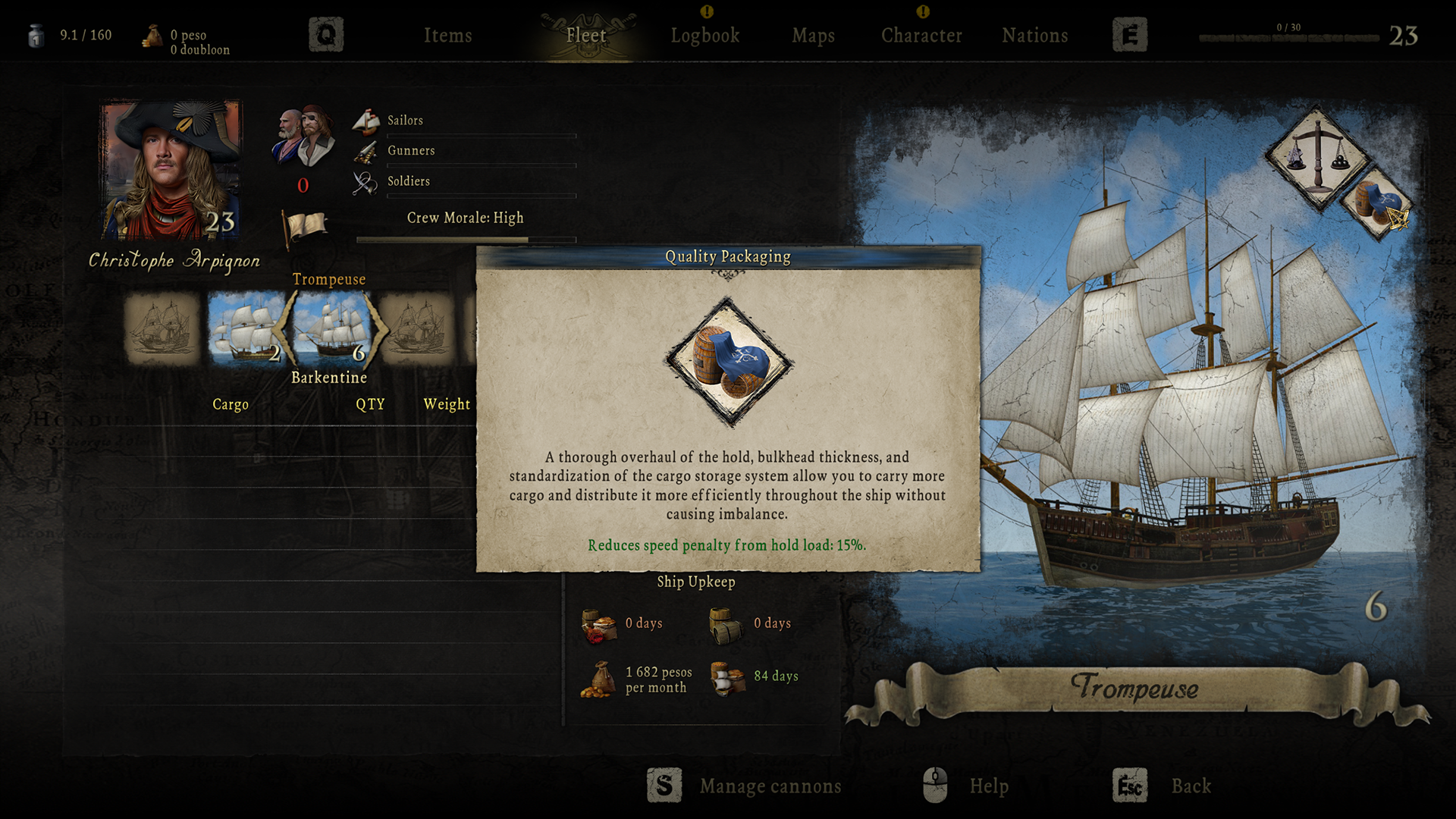Image resolution: width=1456 pixels, height=819 pixels.
Task: Select the class 2 ship thumbnail
Action: (246, 328)
